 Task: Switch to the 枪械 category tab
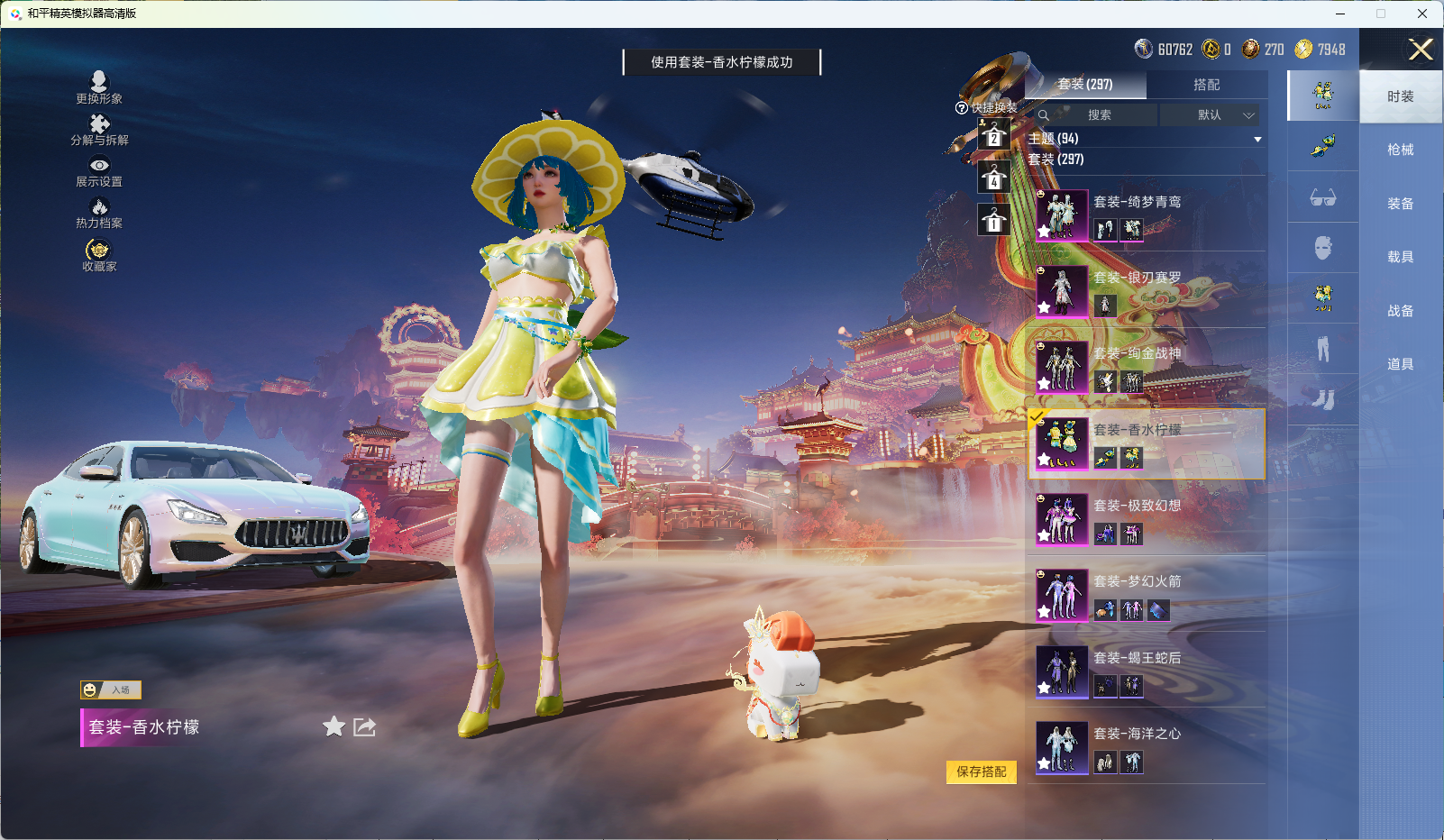[x=1403, y=149]
